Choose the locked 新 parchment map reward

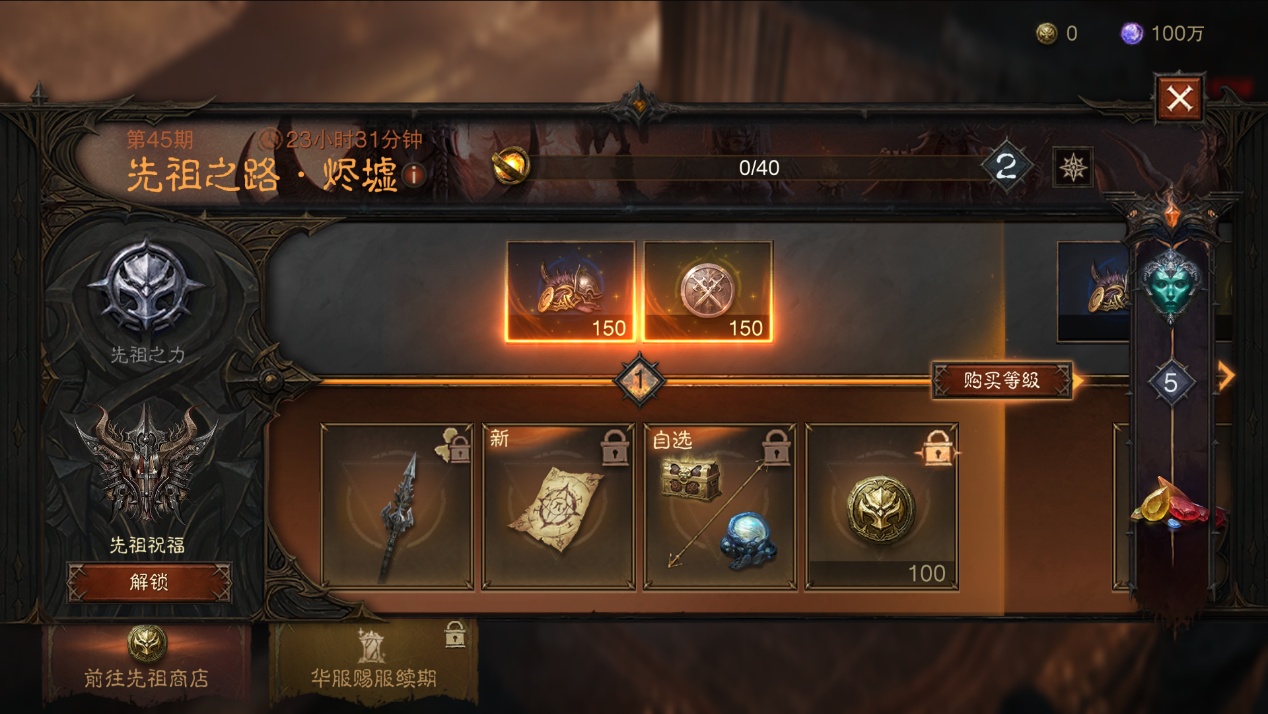click(558, 506)
